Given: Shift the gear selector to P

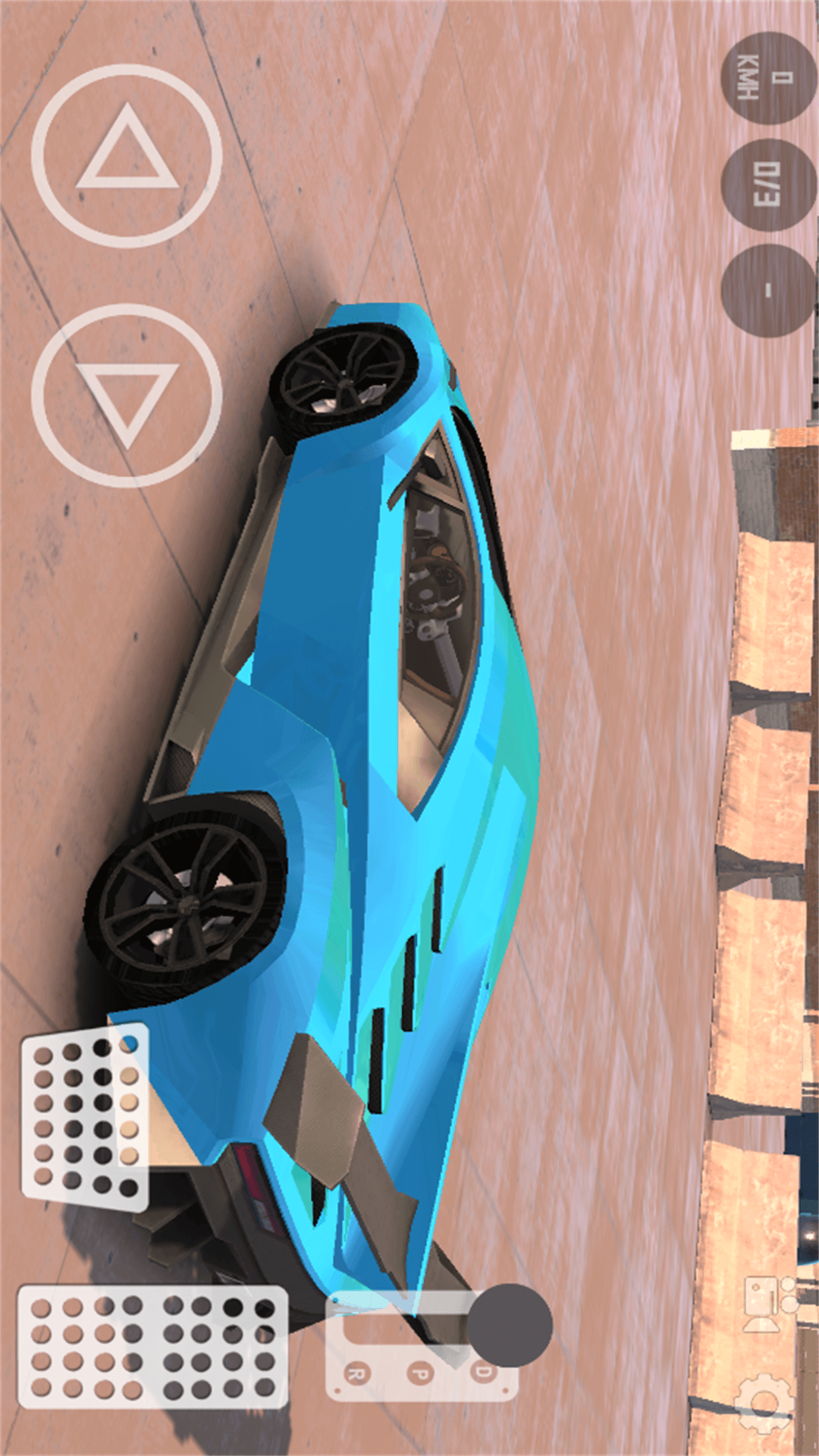Looking at the screenshot, I should coord(419,1372).
